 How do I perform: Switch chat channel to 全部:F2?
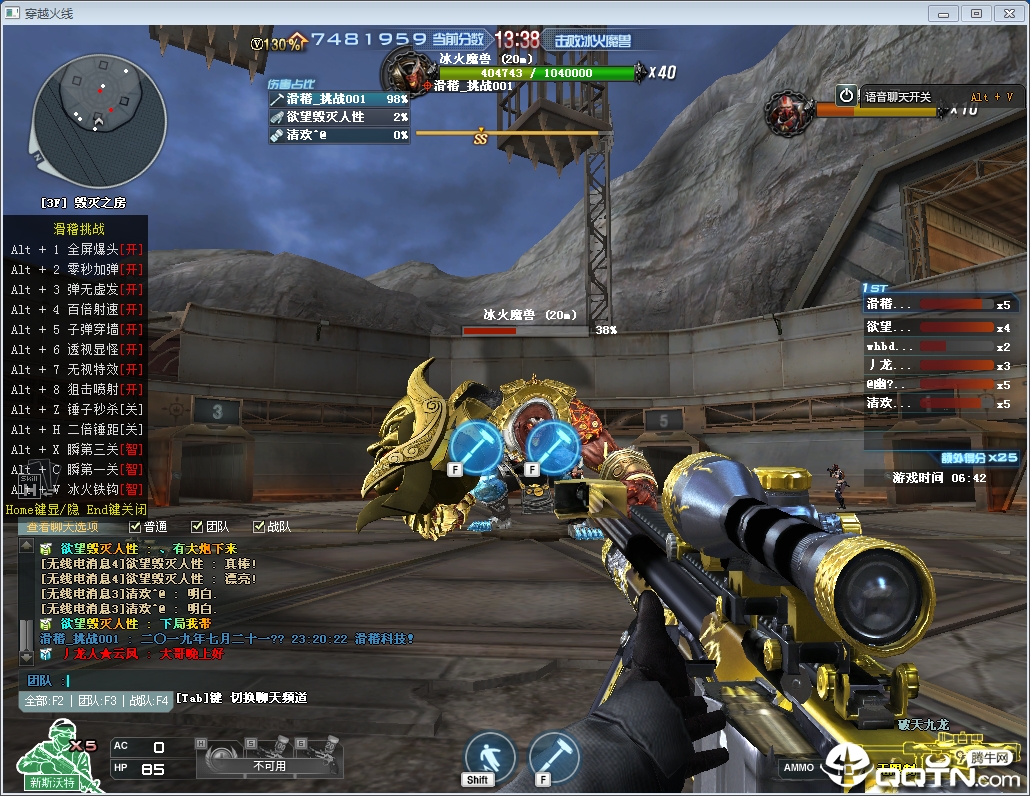point(45,701)
